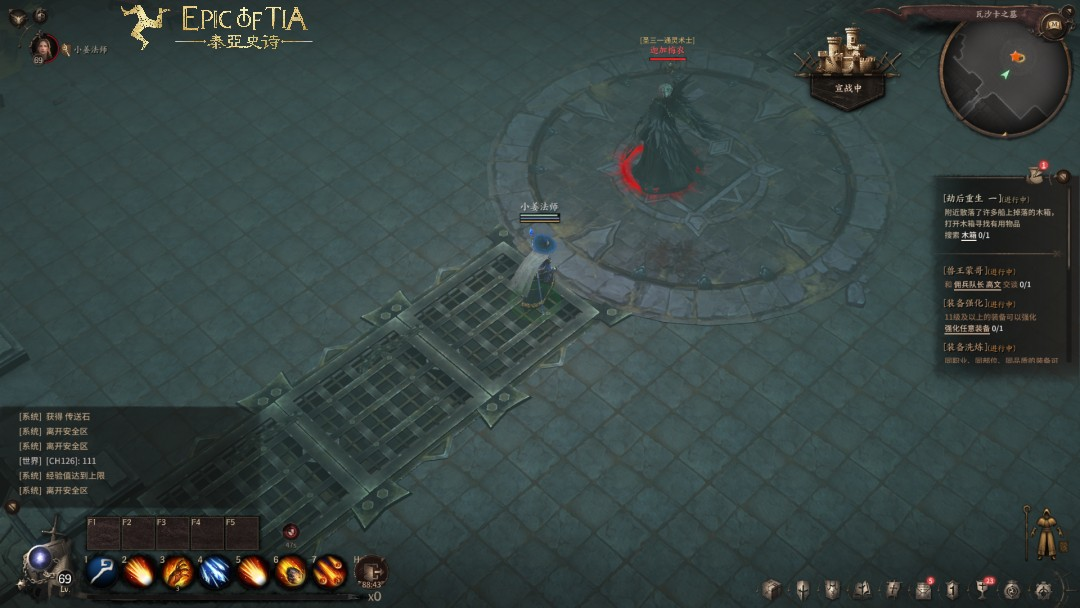Open the circular minimap
Viewport: 1080px width, 608px height.
(1004, 76)
